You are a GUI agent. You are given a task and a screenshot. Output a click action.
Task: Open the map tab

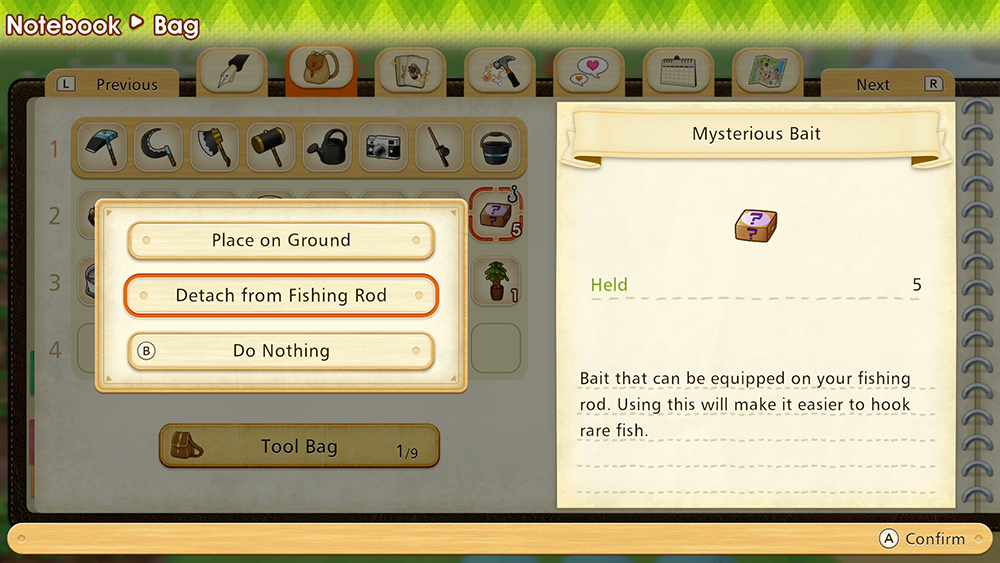[x=766, y=72]
